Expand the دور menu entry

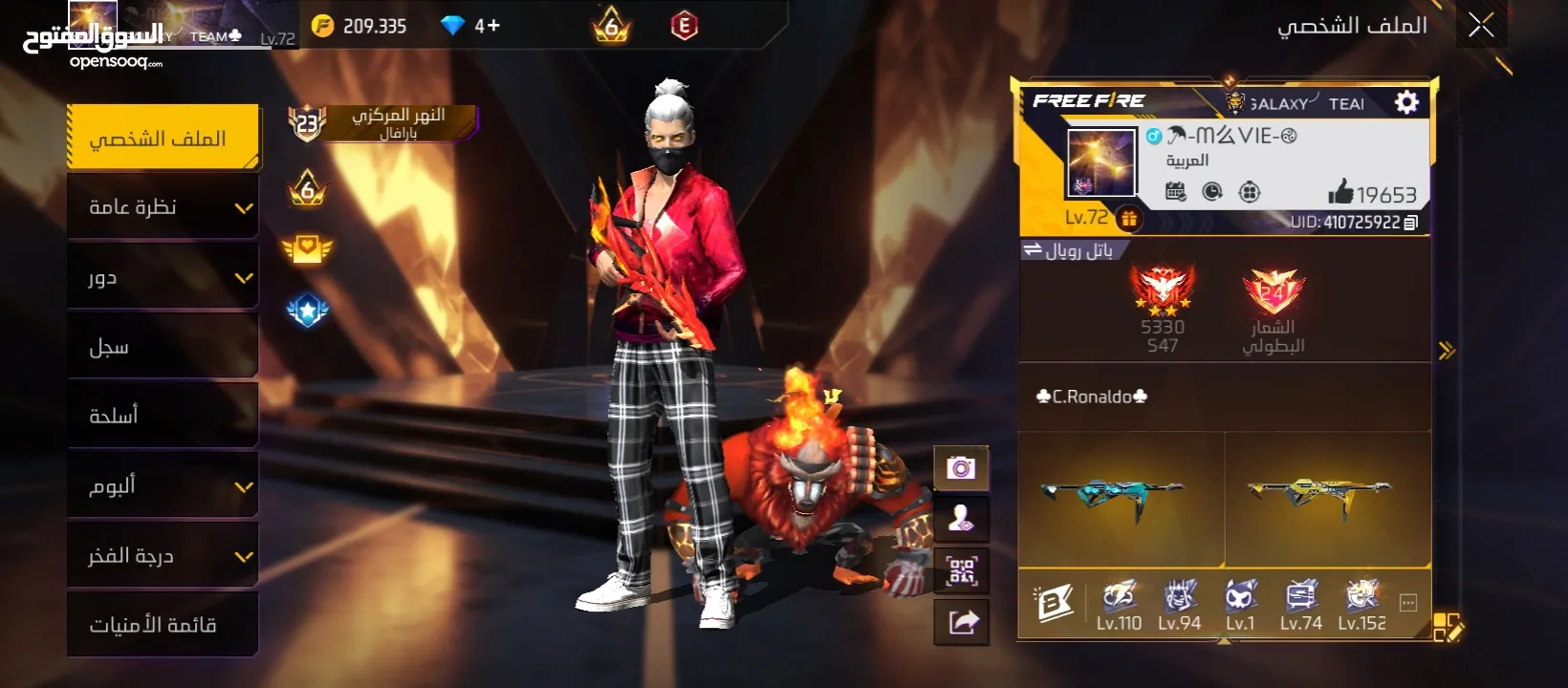coord(163,277)
